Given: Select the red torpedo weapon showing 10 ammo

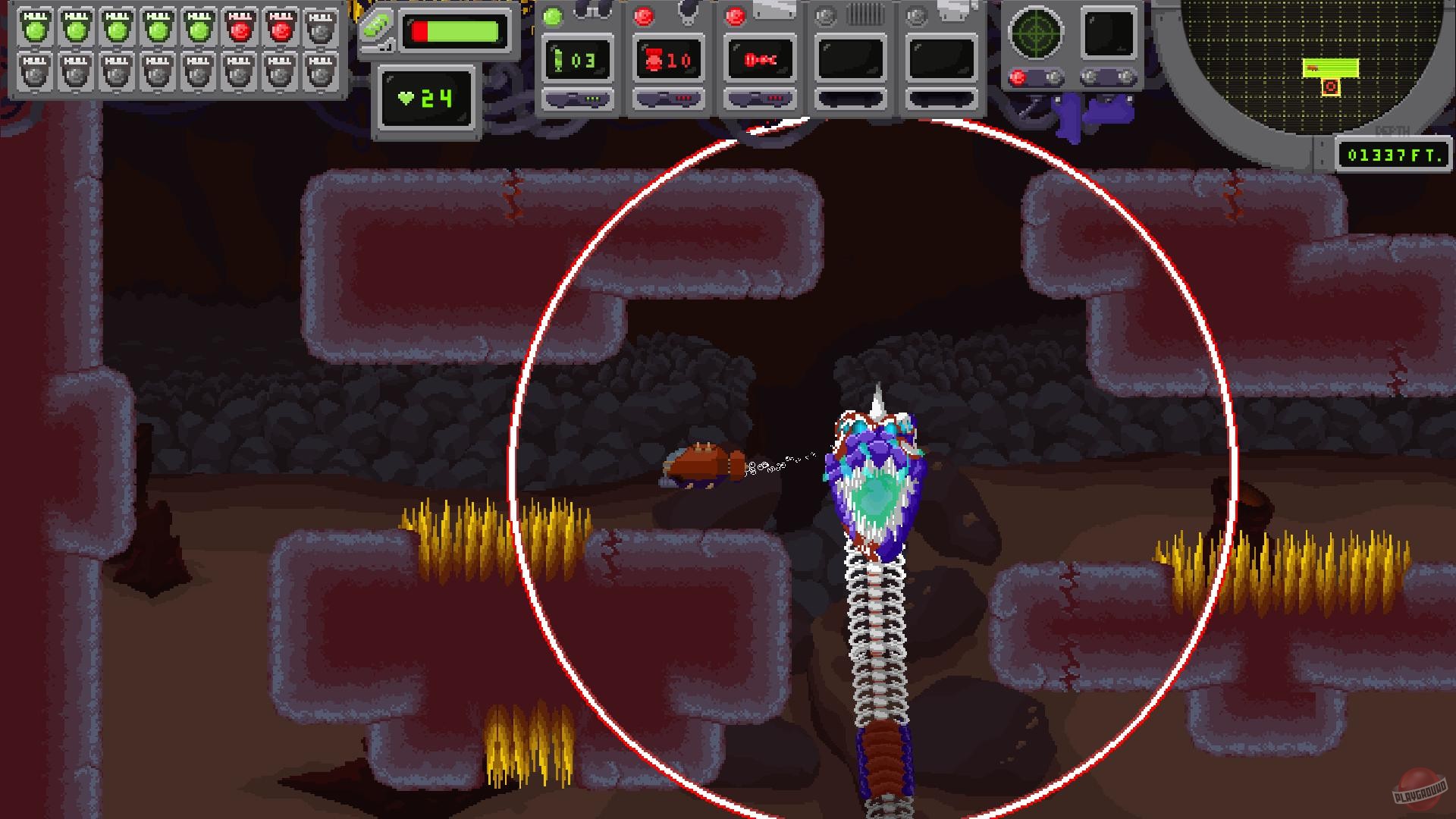Looking at the screenshot, I should click(667, 61).
